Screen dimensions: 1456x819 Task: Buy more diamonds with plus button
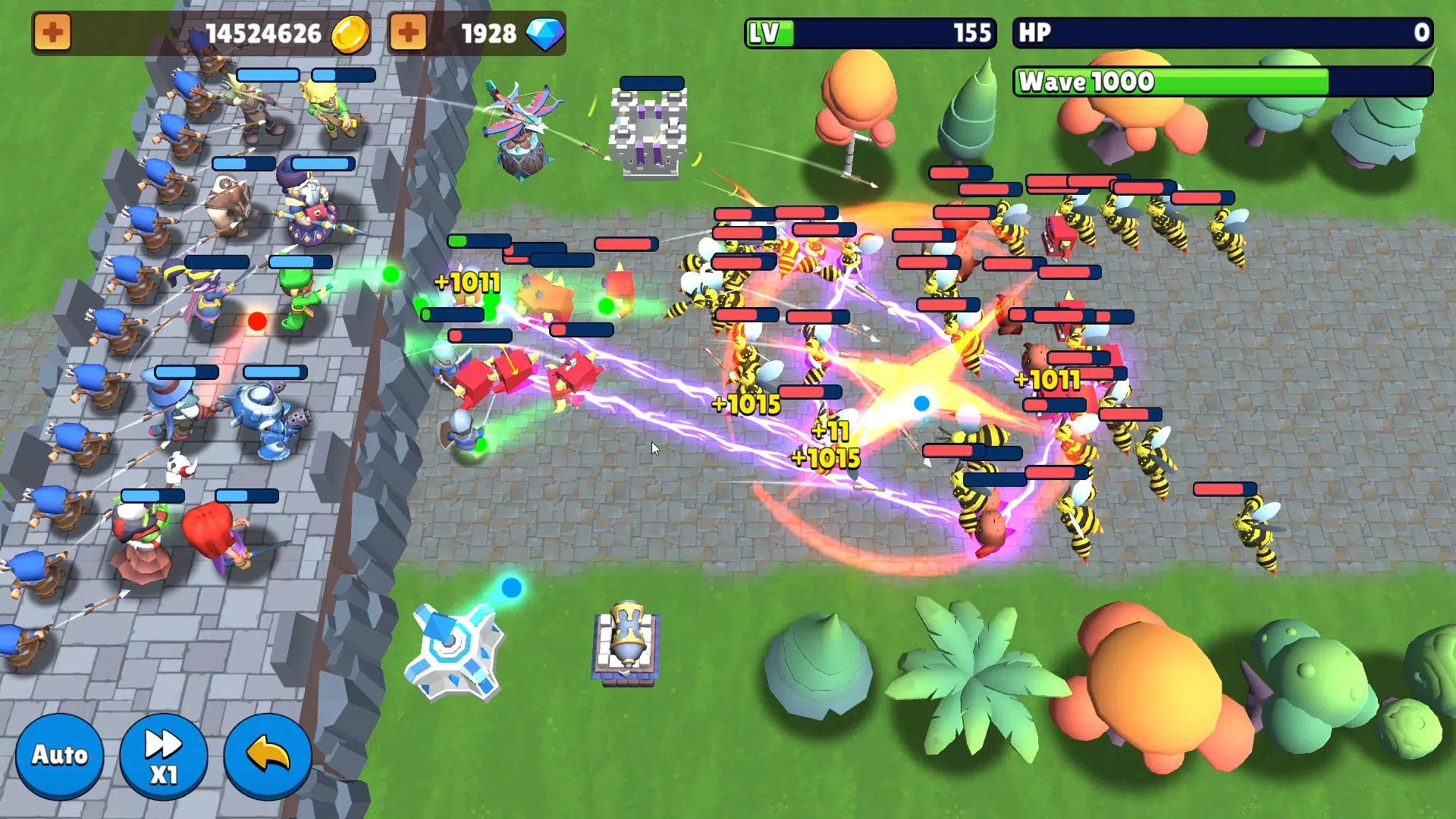click(408, 33)
